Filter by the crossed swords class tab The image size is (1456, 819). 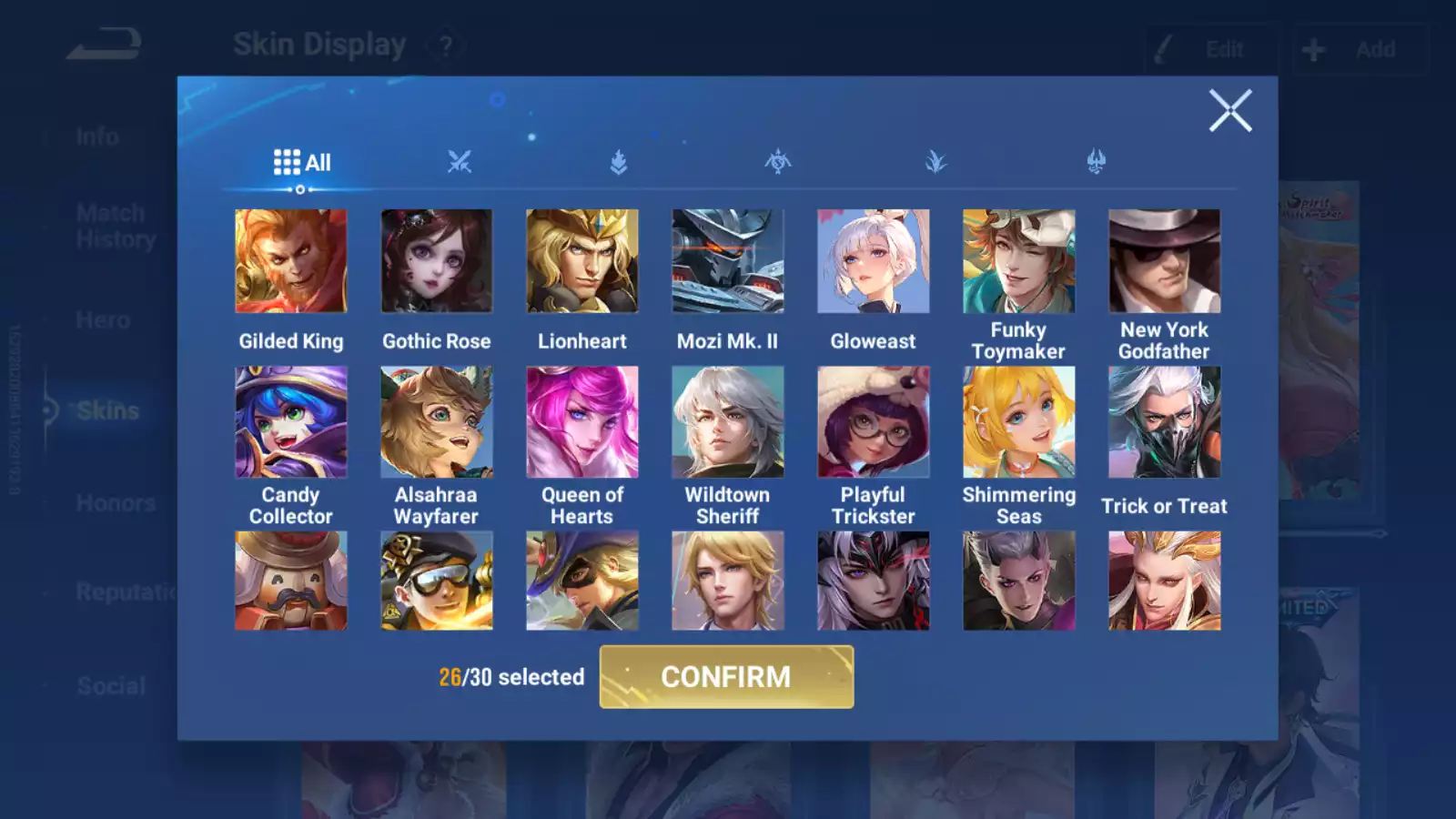(460, 163)
